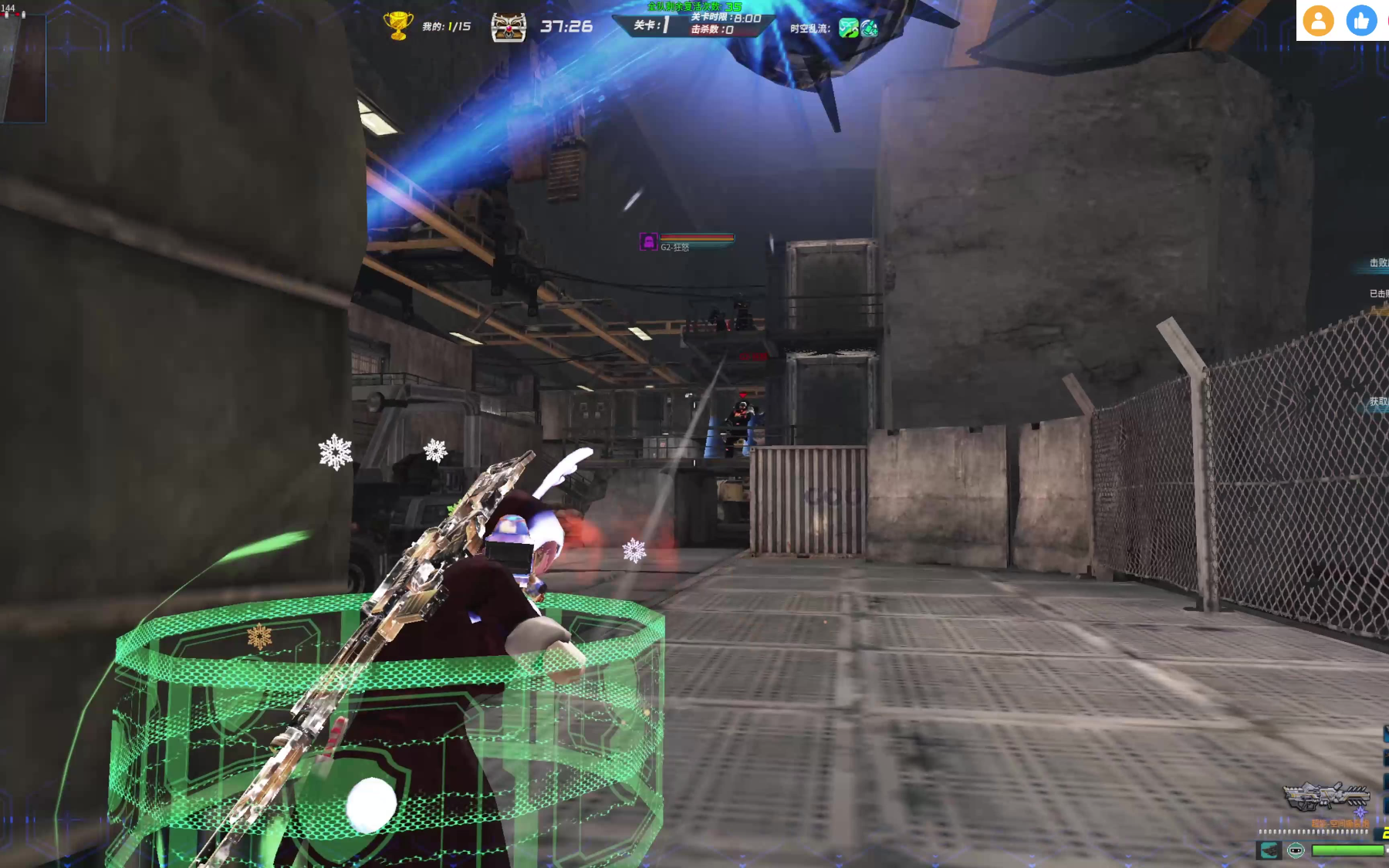Screen dimensions: 1389x868
Task: Select the green wing time-turbulence buff icon
Action: point(848,29)
